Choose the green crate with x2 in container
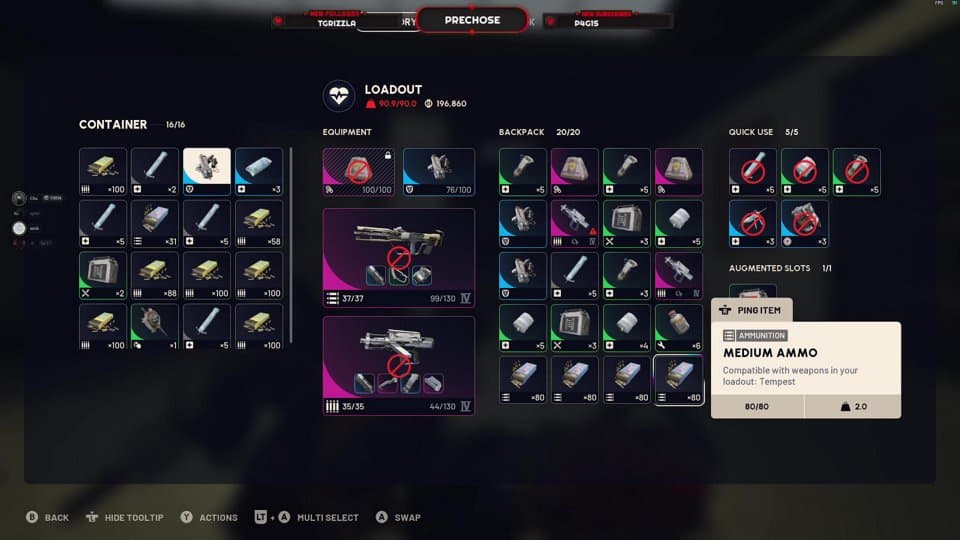960x540 pixels. pyautogui.click(x=103, y=276)
